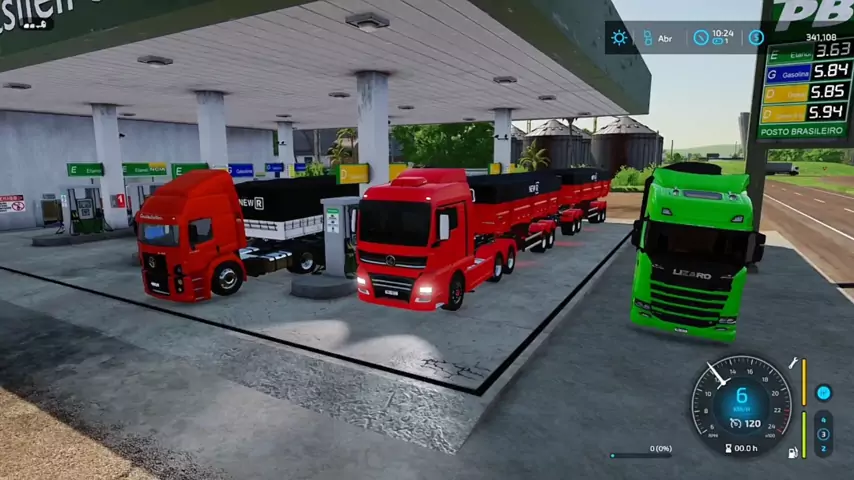Image resolution: width=854 pixels, height=480 pixels.
Task: Select gear 4 in the gear selector
Action: (823, 420)
